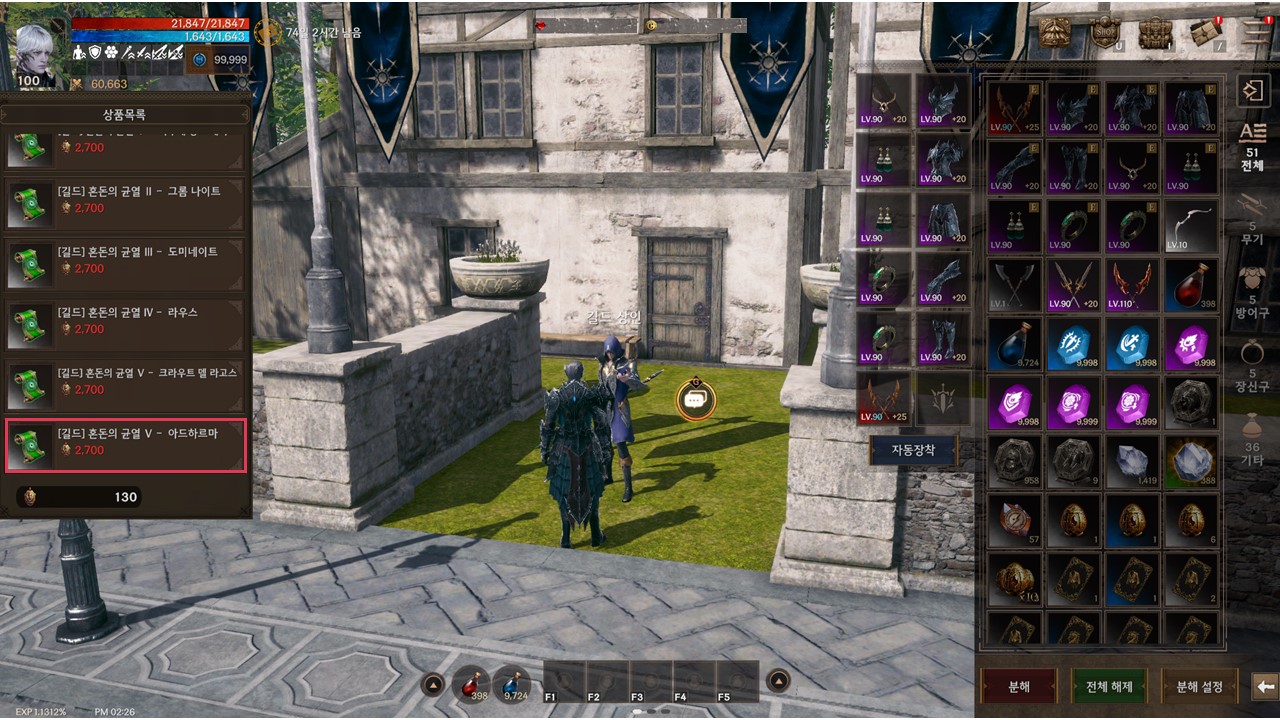Viewport: 1280px width, 720px height.
Task: Click the white back arrow button
Action: [x=1265, y=687]
